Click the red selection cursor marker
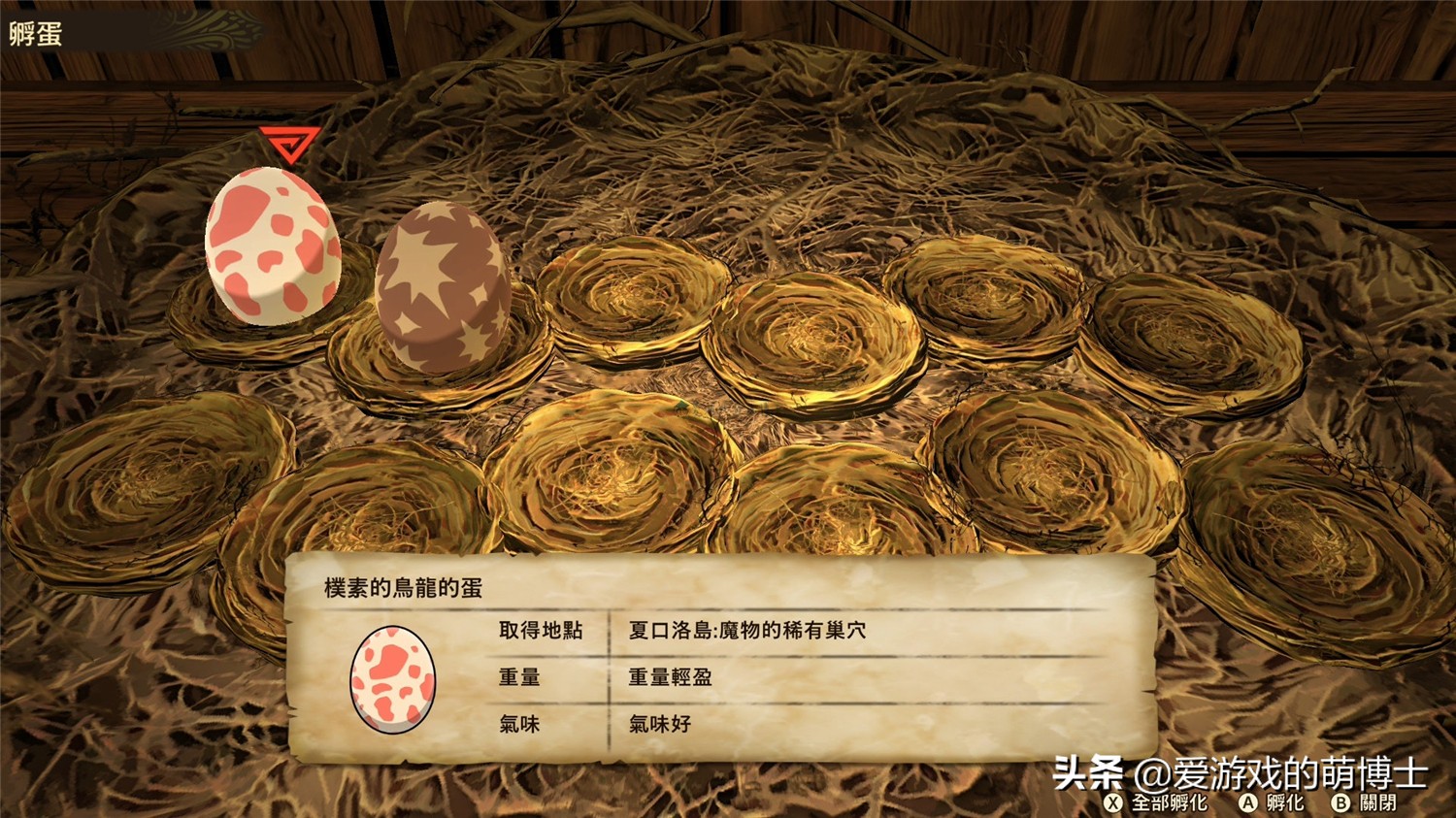This screenshot has width=1456, height=818. (290, 143)
